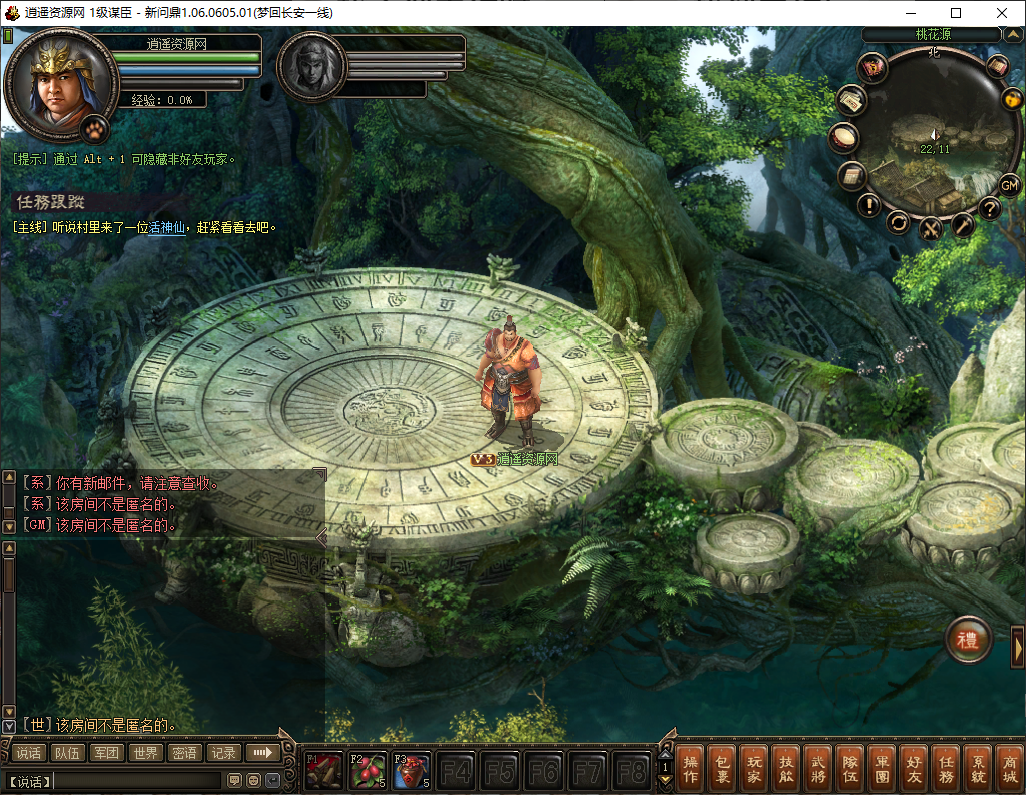This screenshot has height=795, width=1026.
Task: Click the round 禮 gift button
Action: click(x=968, y=638)
